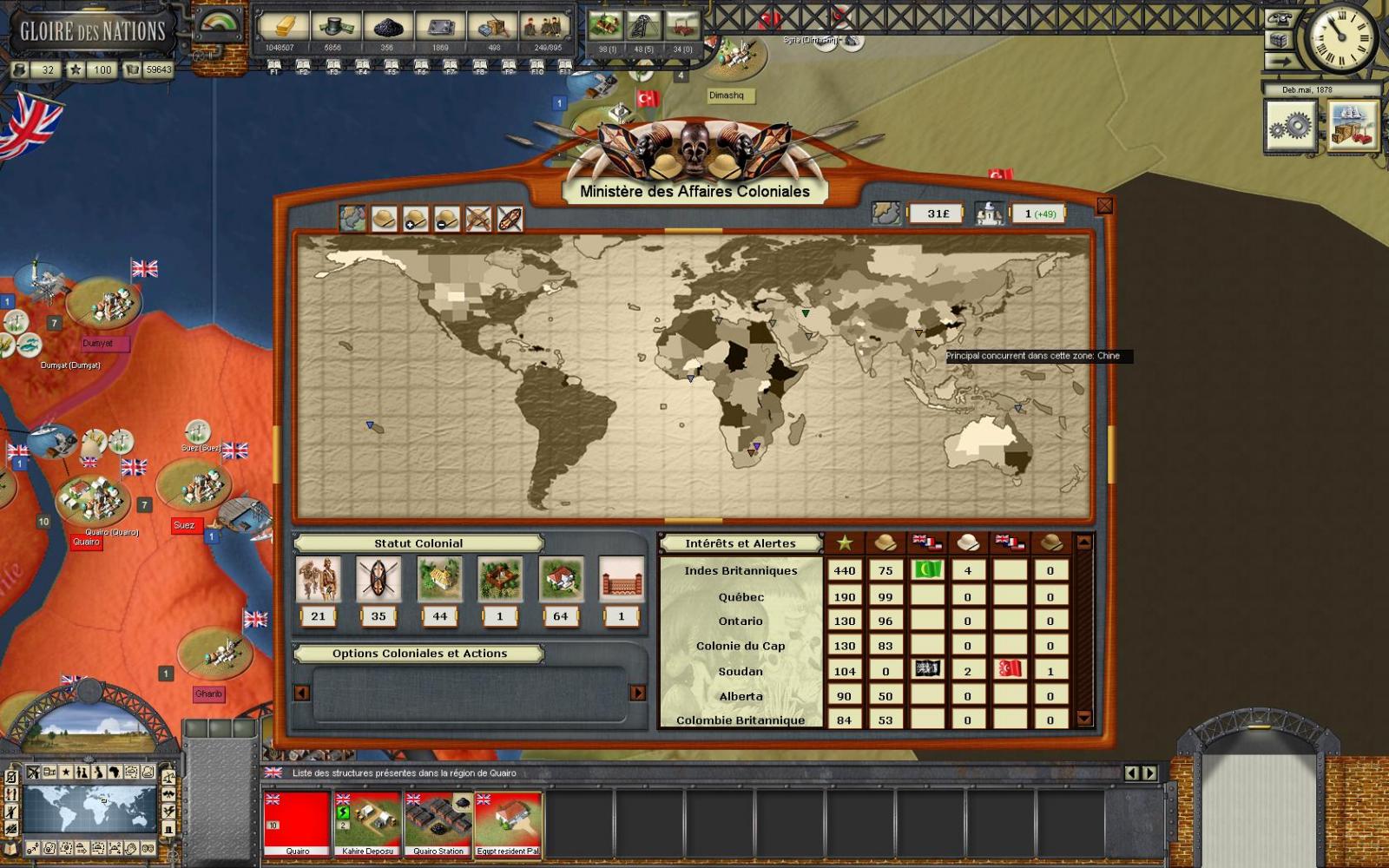Image resolution: width=1389 pixels, height=868 pixels.
Task: Toggle the Africa filter above the minimap
Action: (x=114, y=773)
